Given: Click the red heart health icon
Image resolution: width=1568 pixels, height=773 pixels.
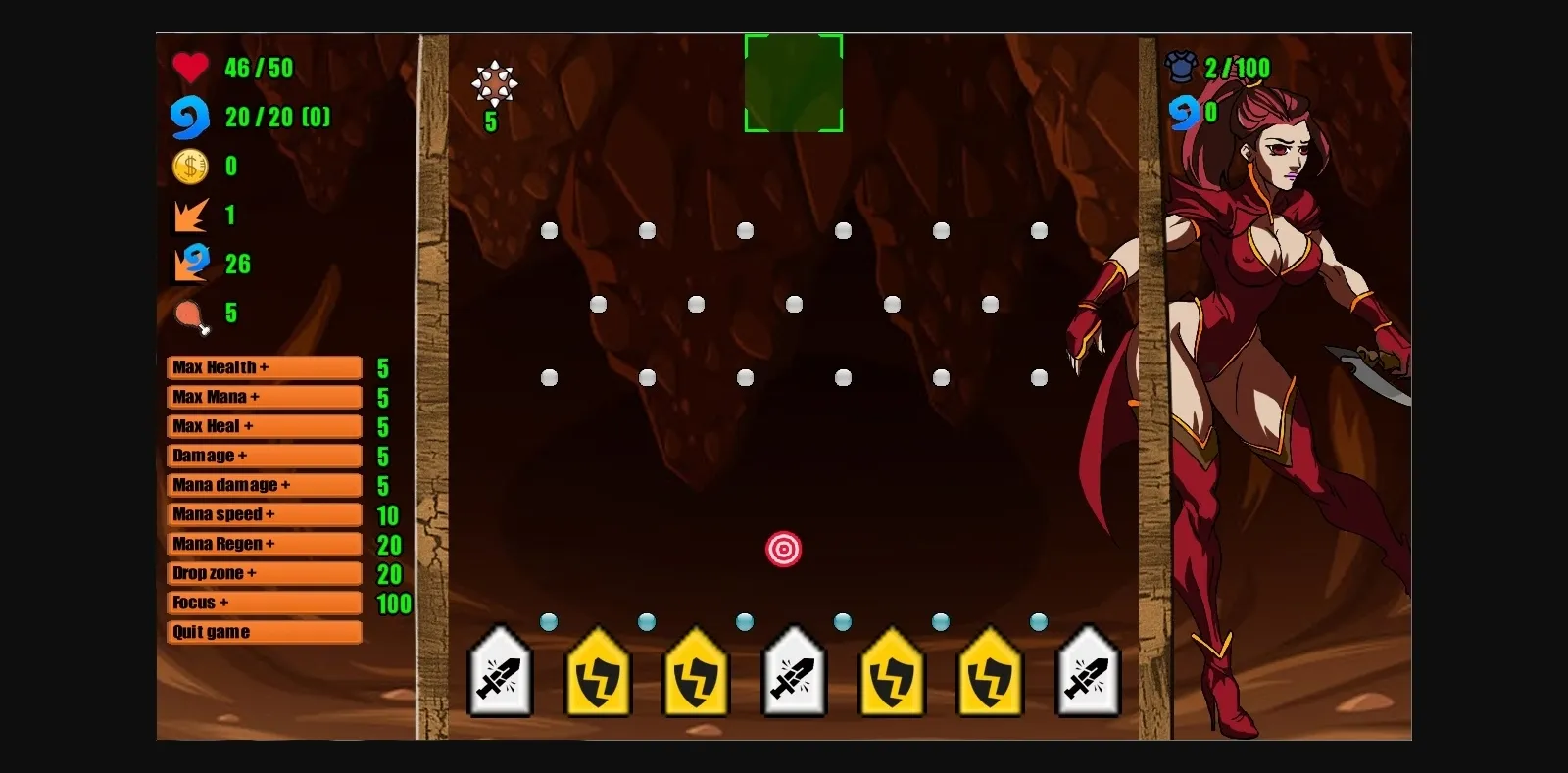Looking at the screenshot, I should [190, 68].
